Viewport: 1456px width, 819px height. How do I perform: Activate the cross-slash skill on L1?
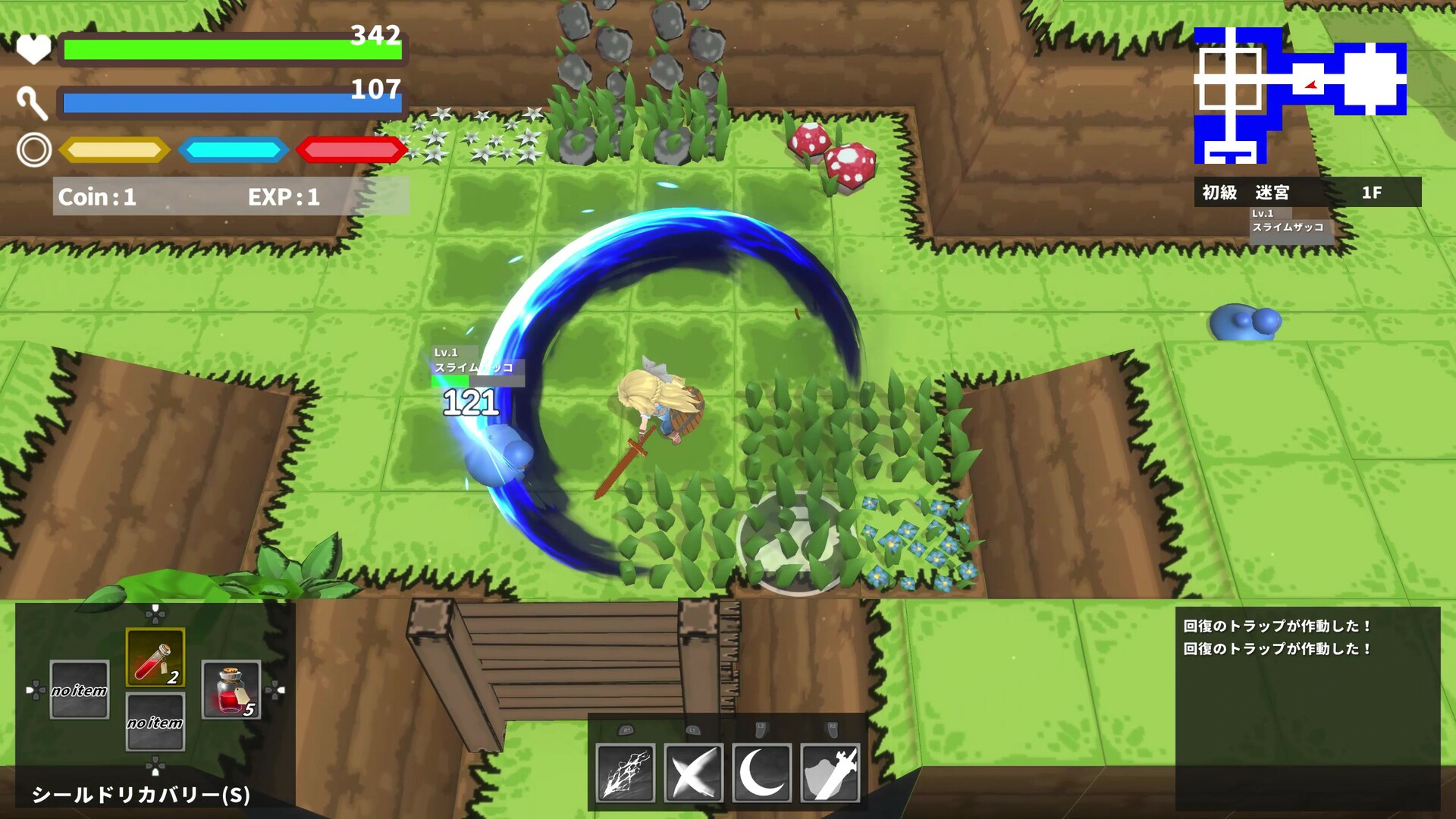coord(692,770)
